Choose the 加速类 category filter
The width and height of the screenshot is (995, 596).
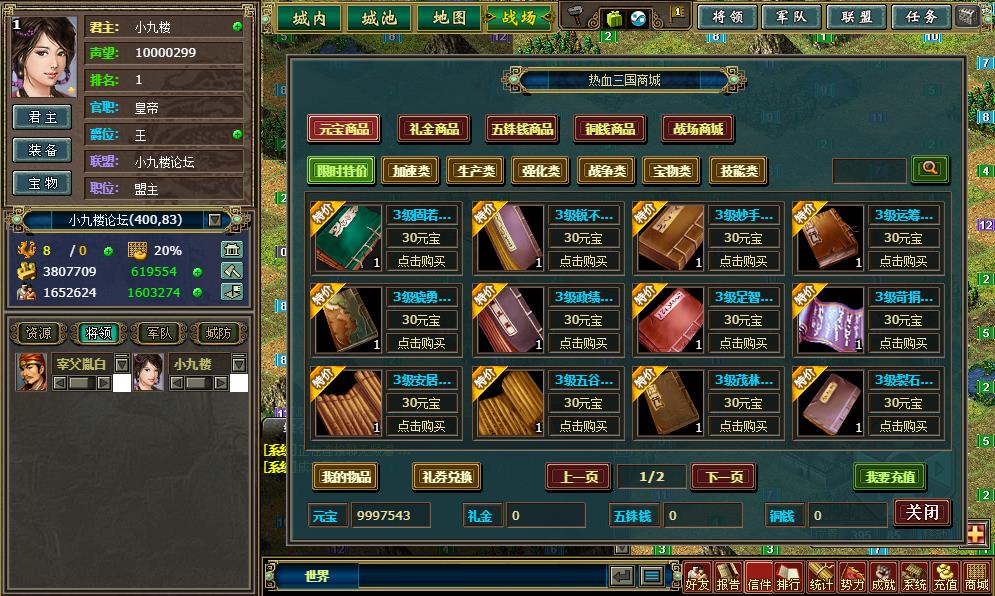[x=410, y=171]
